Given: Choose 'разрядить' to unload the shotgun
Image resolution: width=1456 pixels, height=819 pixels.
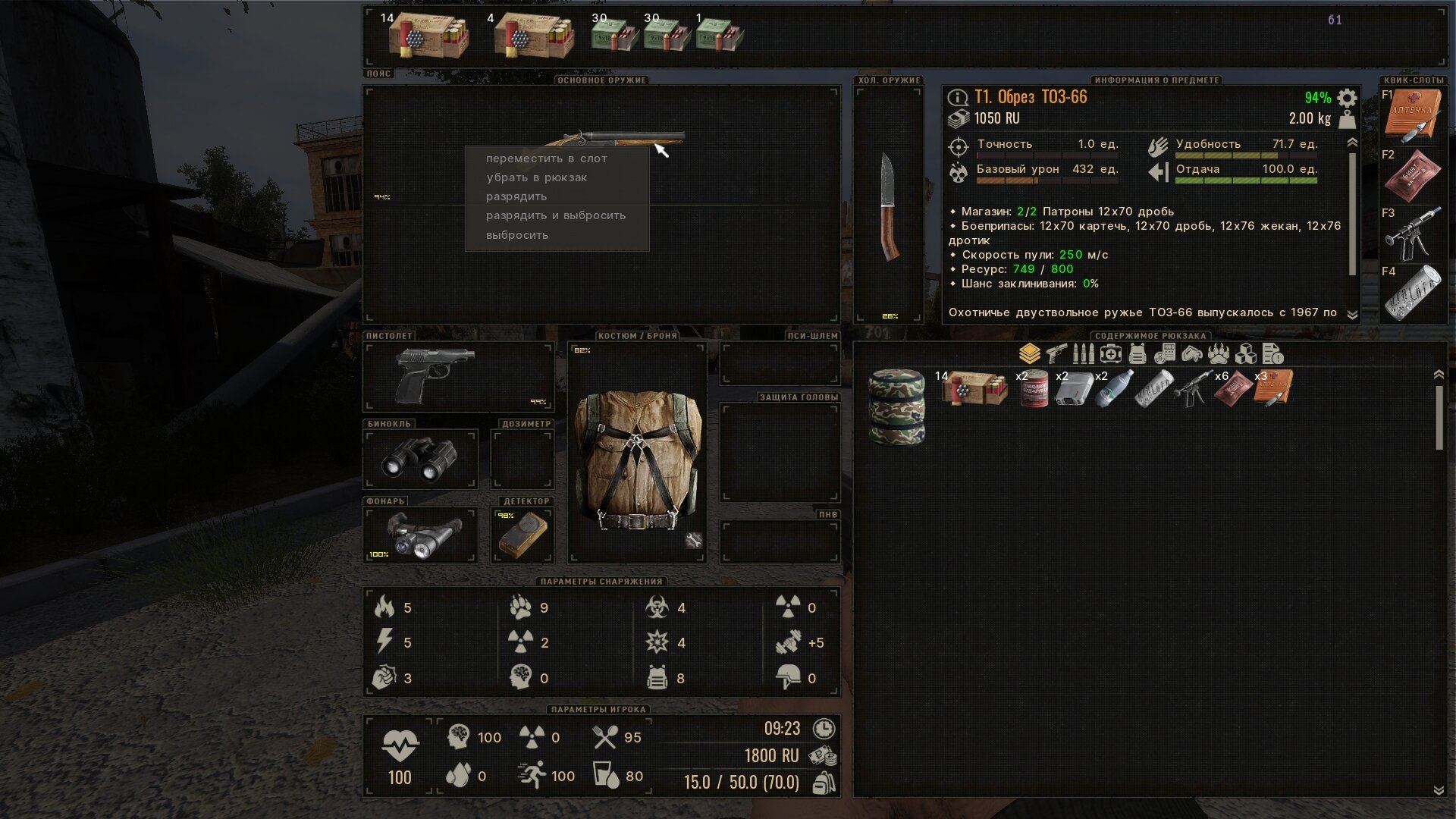Looking at the screenshot, I should 516,196.
